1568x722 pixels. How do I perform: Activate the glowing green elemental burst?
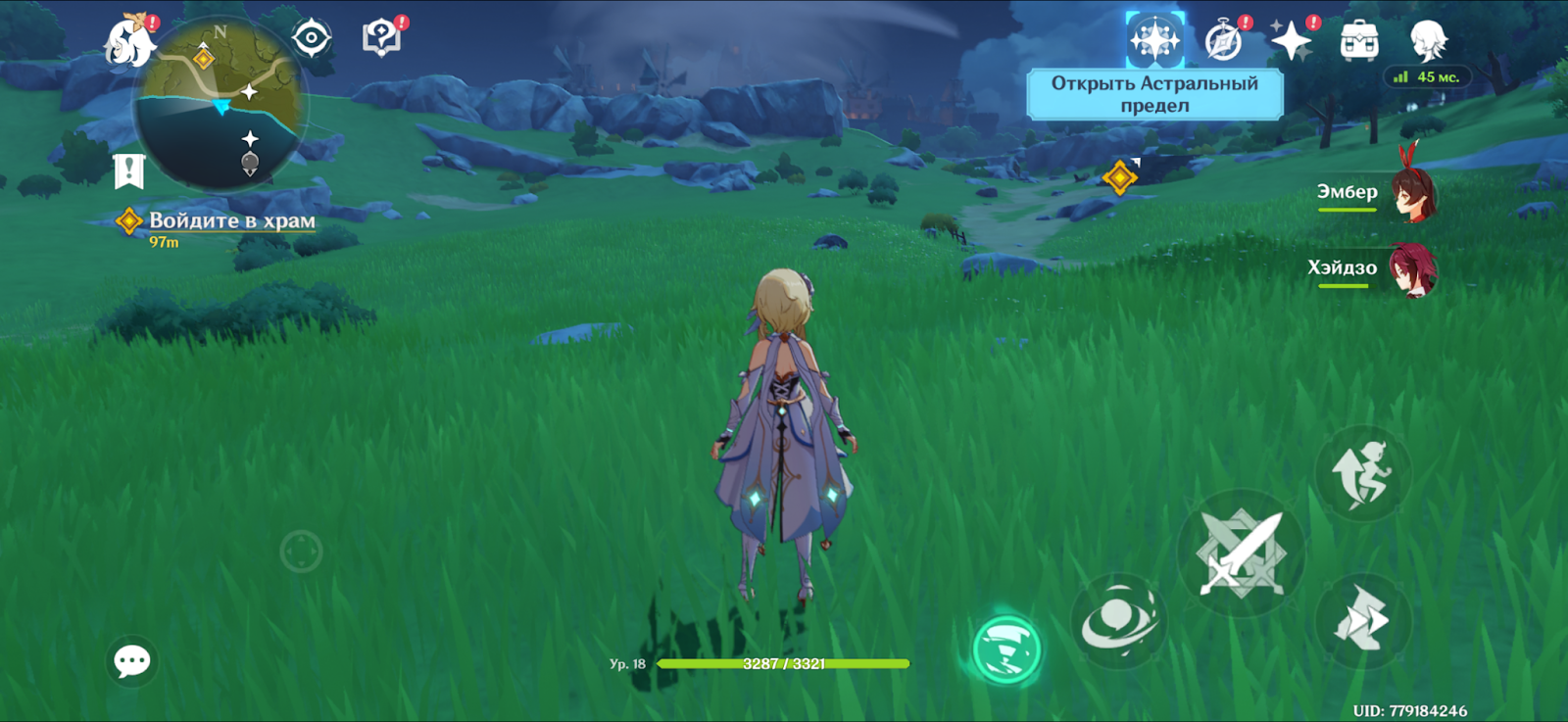pos(1006,650)
